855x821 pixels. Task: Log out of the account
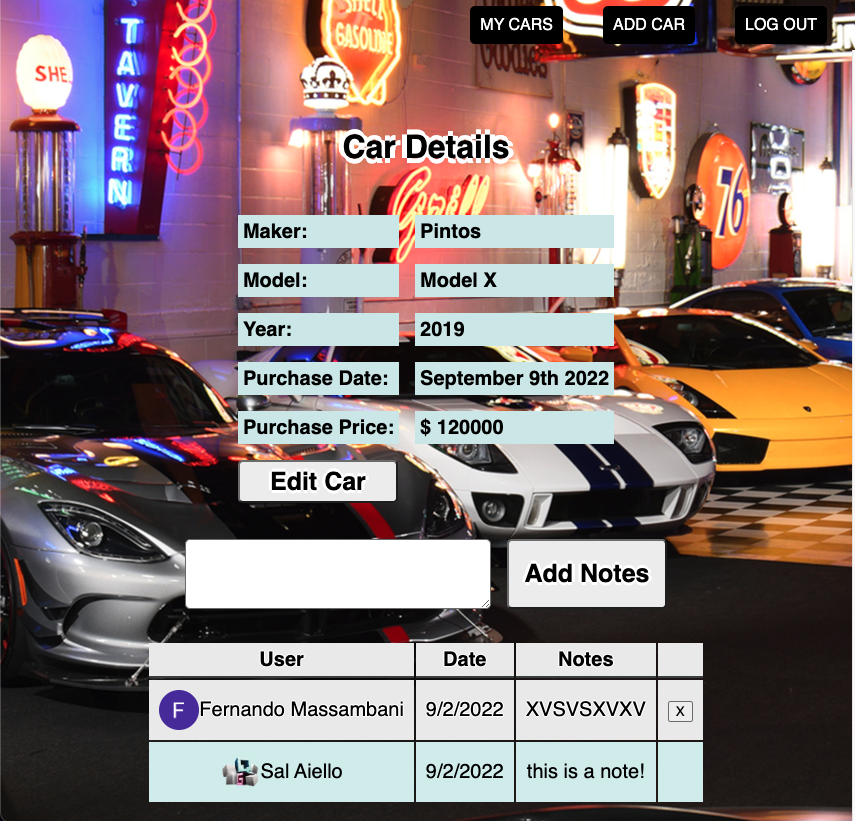780,25
